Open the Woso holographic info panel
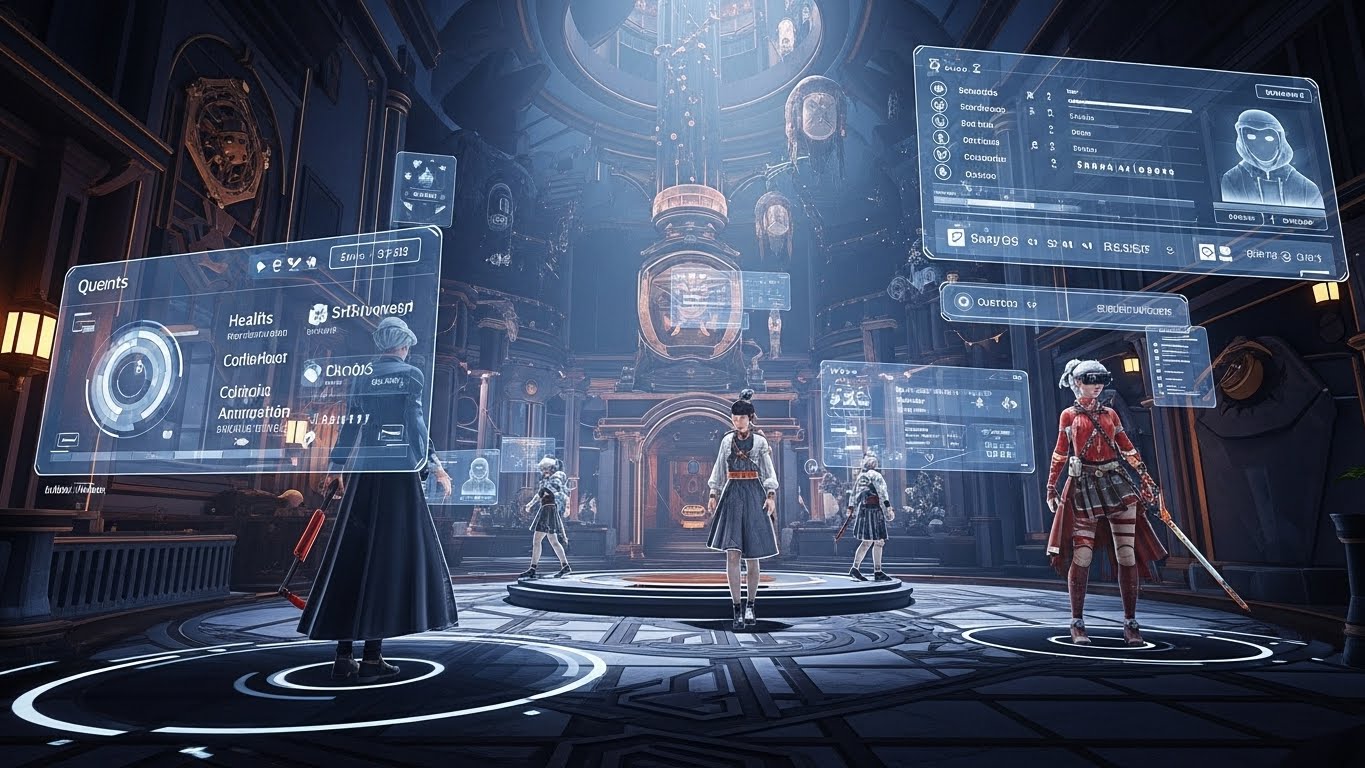This screenshot has width=1365, height=768. pyautogui.click(x=923, y=414)
